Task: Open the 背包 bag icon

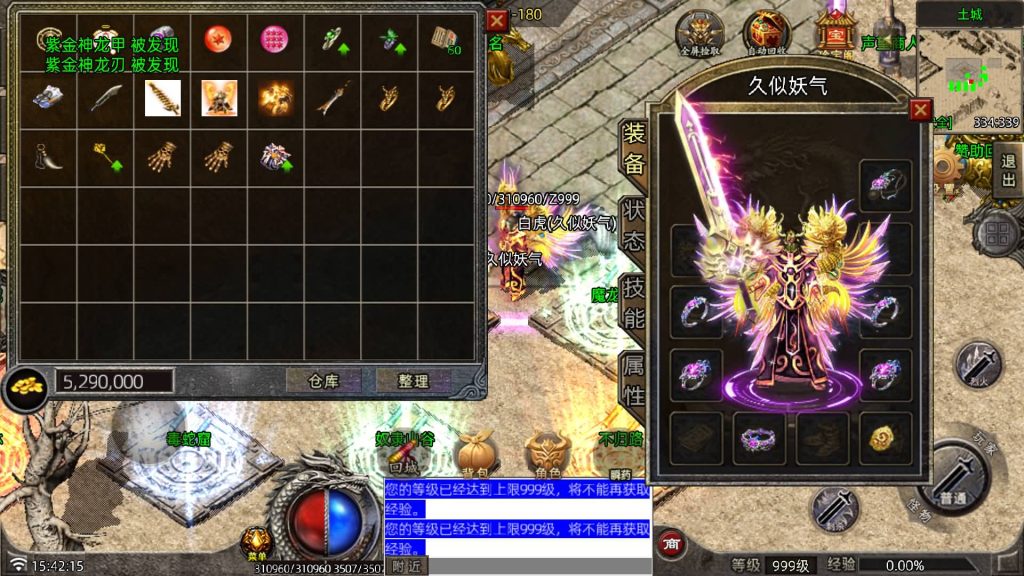Action: coord(475,458)
